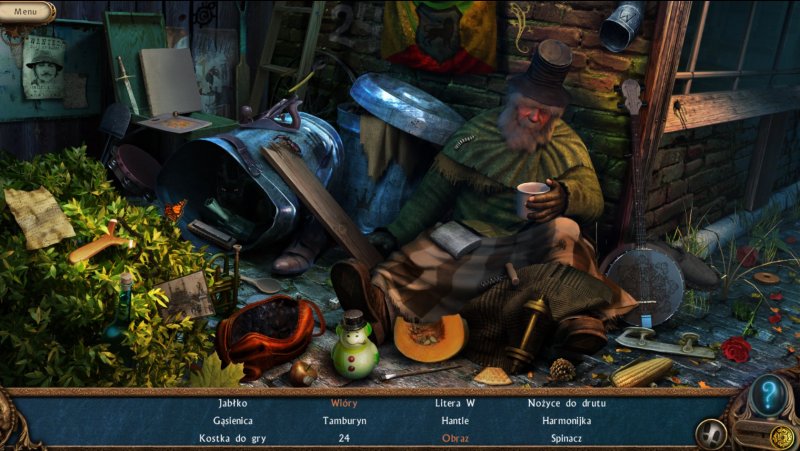Select the gold medallion icon
Screen dimensions: 800x451
[780, 435]
